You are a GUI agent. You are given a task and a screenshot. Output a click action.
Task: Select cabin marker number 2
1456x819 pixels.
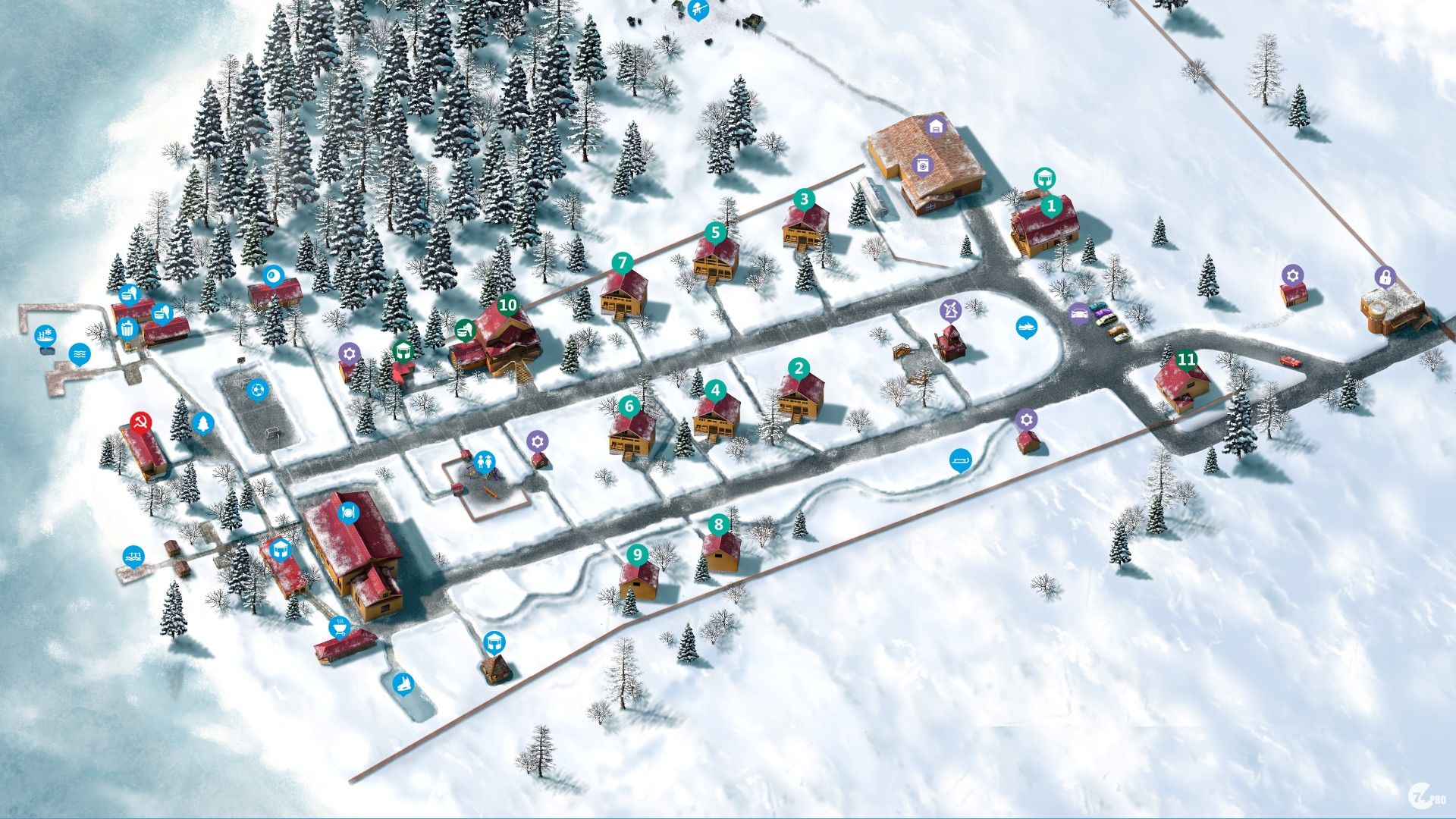(799, 369)
